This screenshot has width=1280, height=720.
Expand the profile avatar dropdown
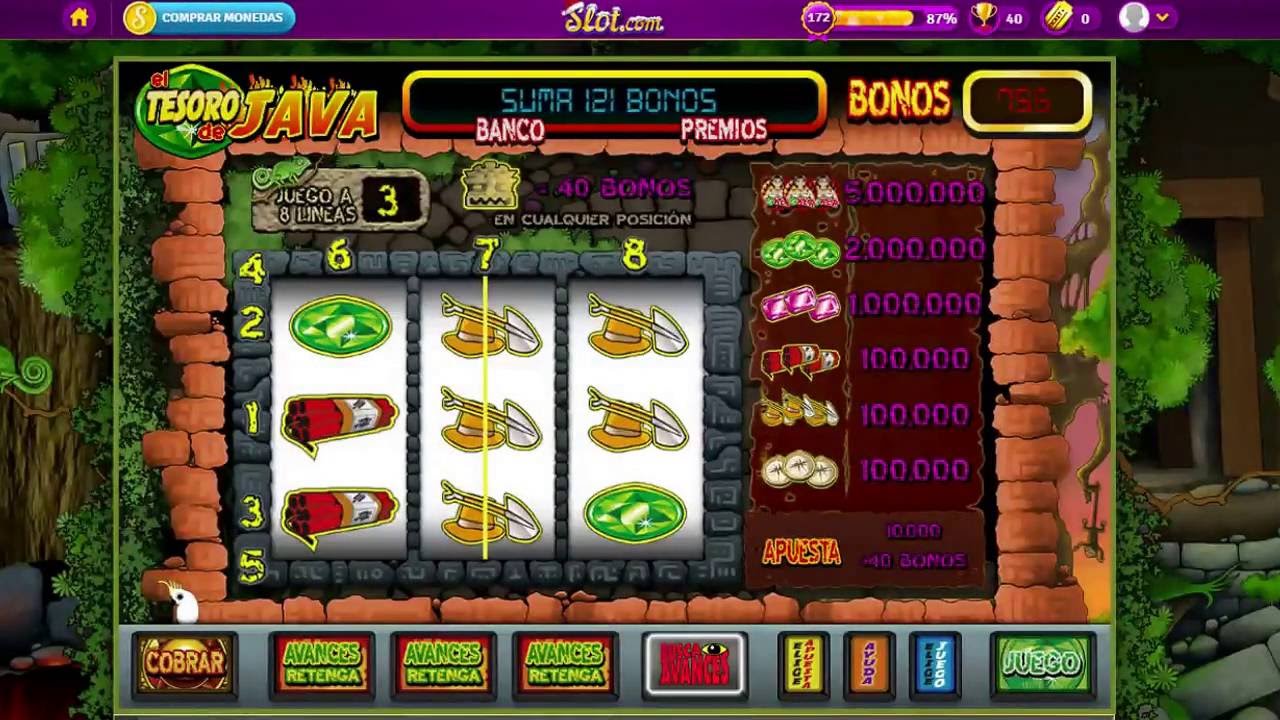1144,18
